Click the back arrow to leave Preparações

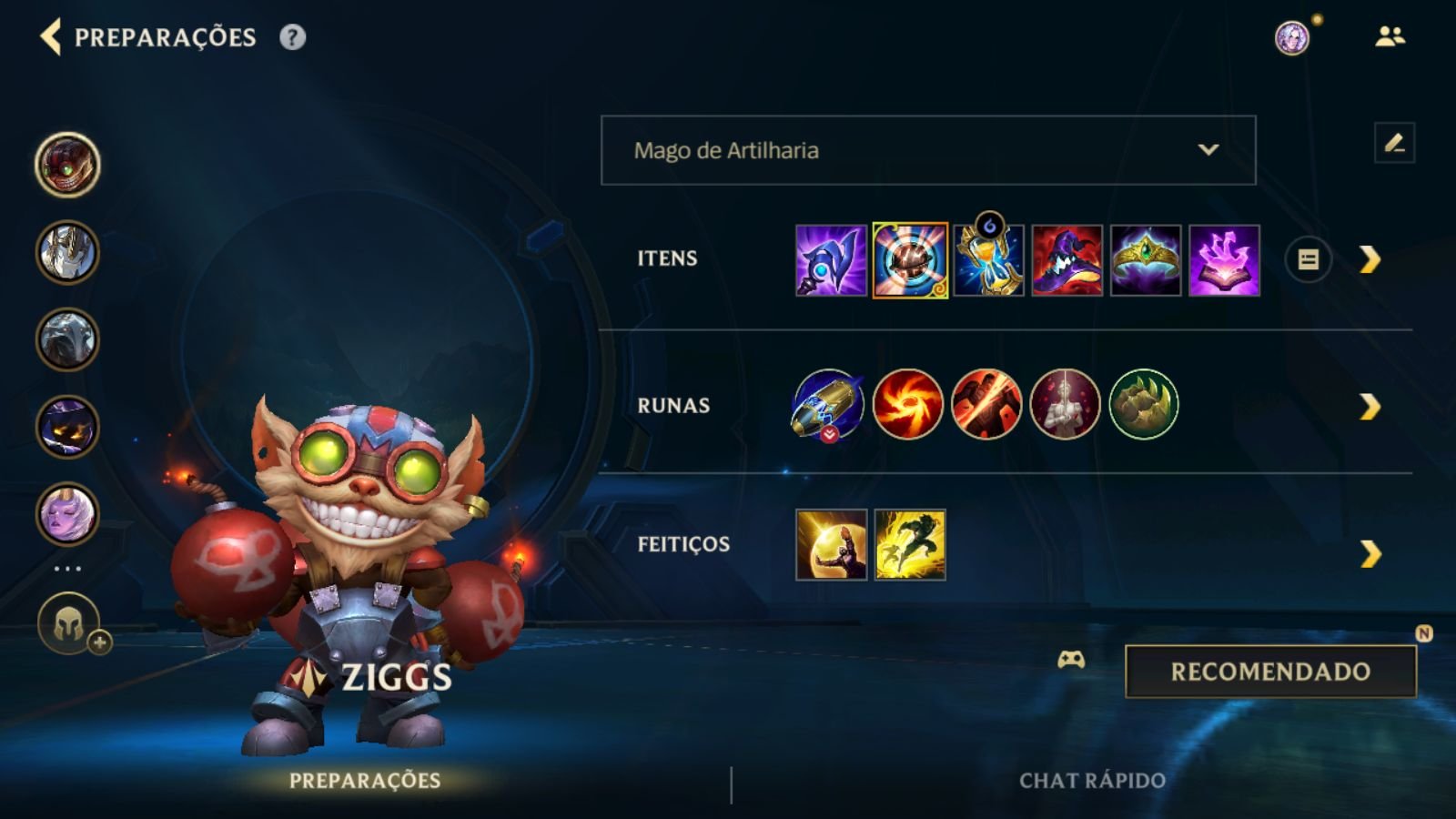coord(52,38)
